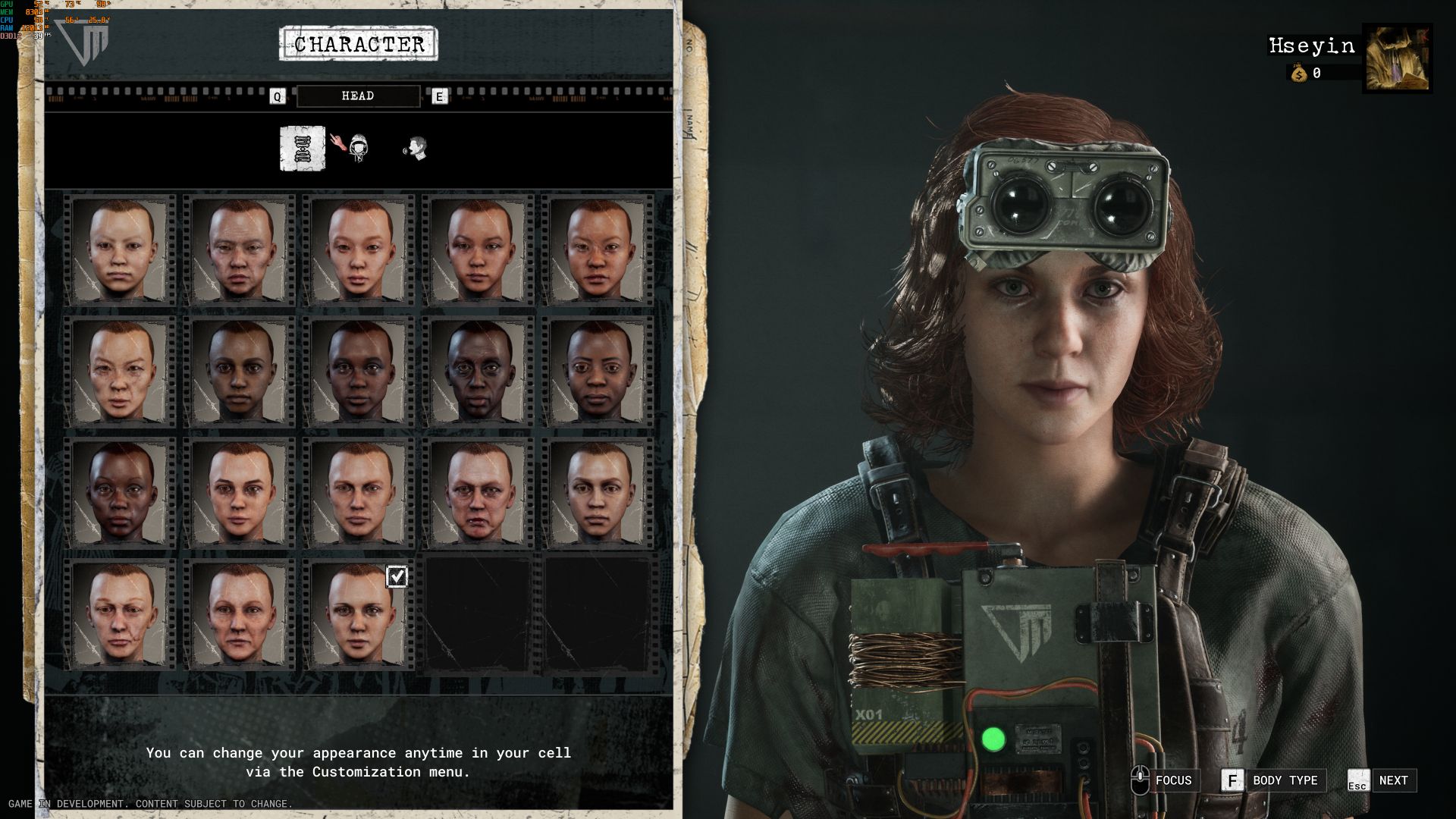Select the hooded head category icon

[359, 149]
